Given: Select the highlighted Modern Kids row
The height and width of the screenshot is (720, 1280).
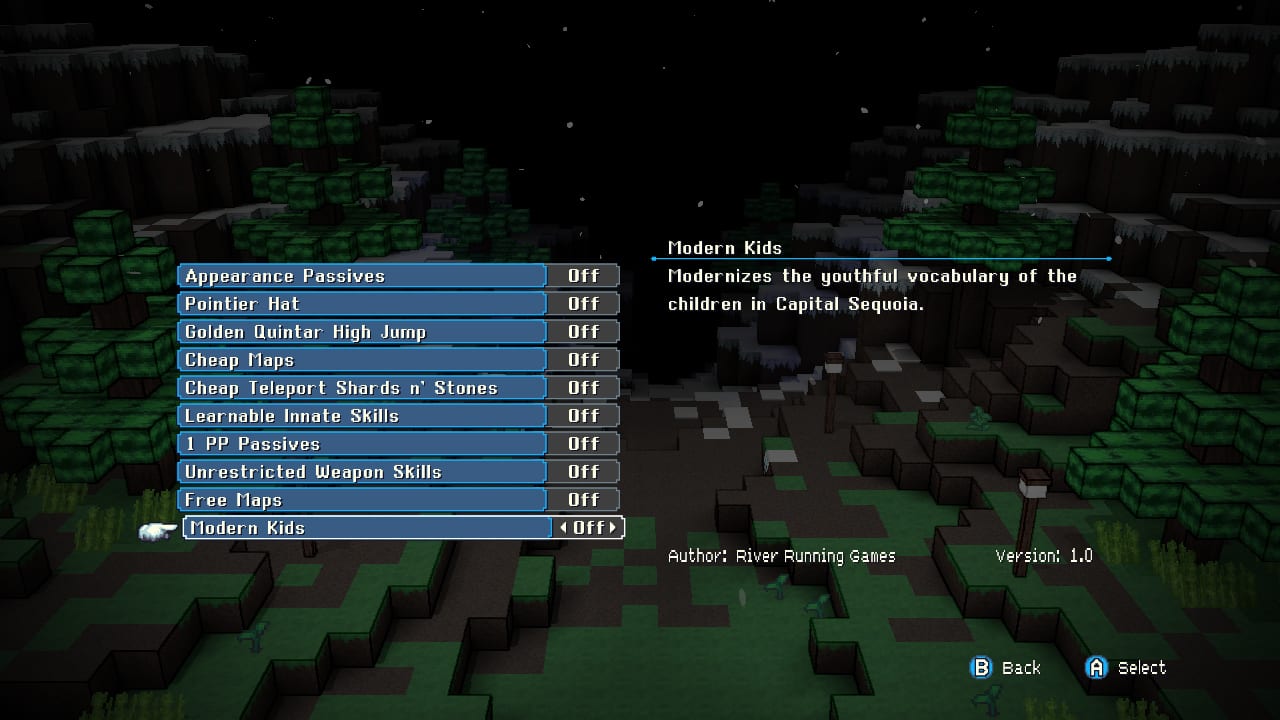Looking at the screenshot, I should click(360, 527).
